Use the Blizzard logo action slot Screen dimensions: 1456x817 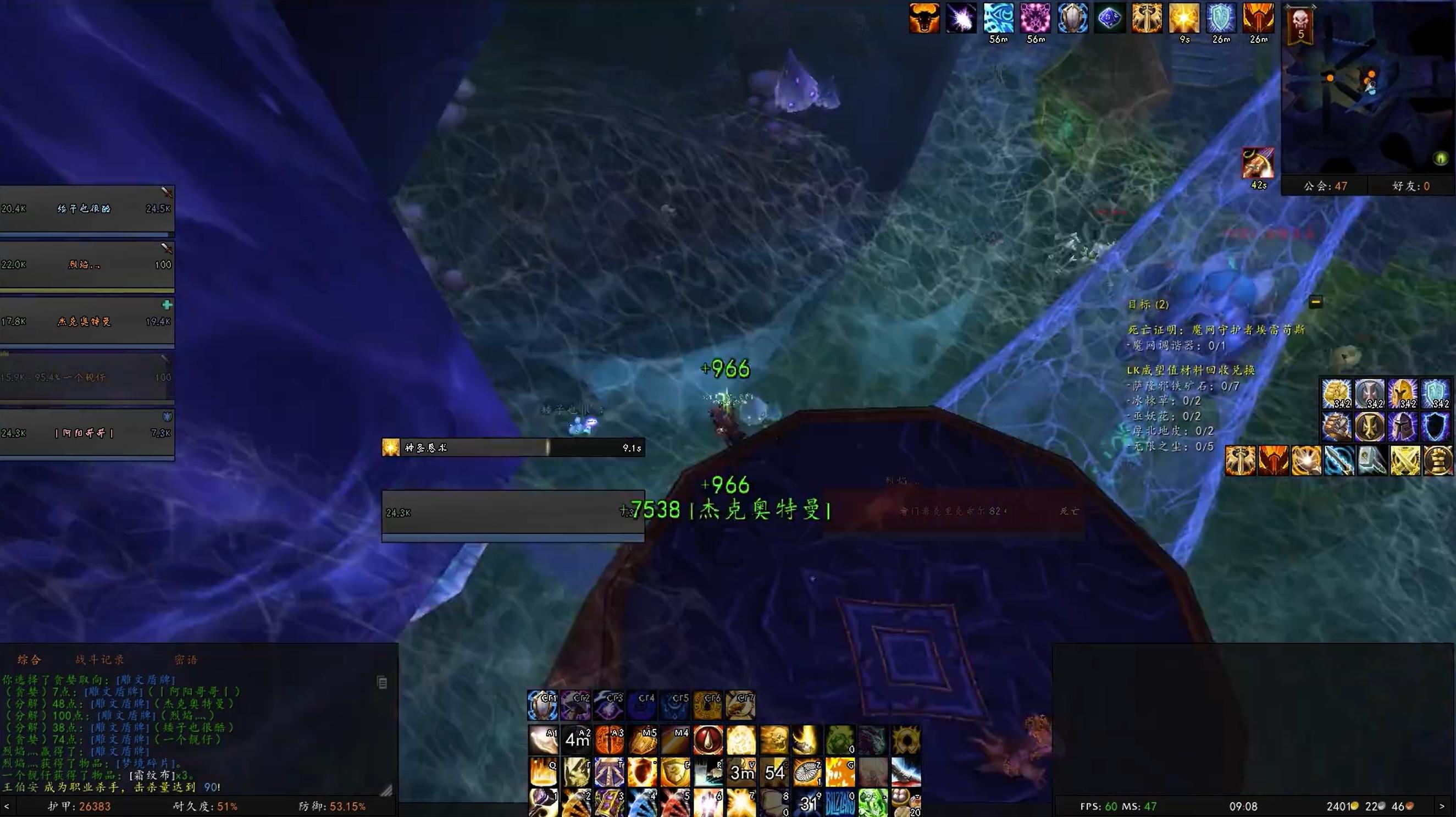point(840,803)
